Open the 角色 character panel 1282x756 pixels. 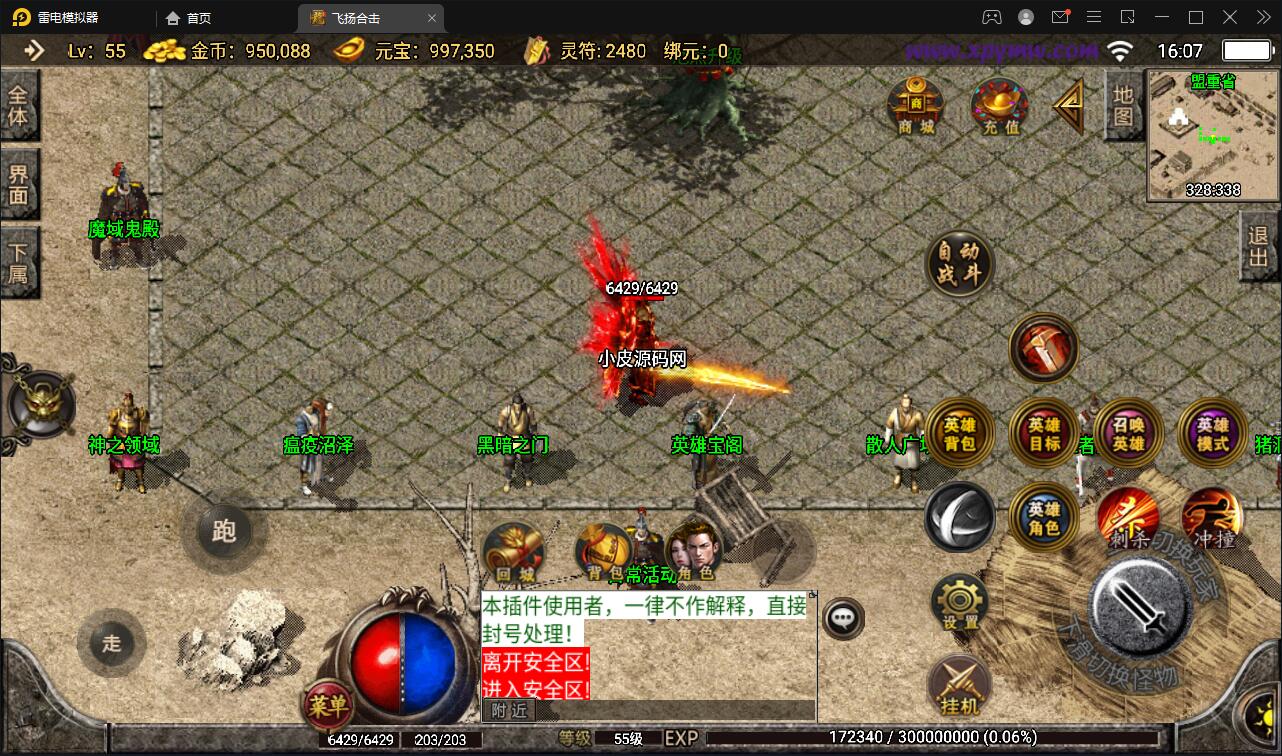pos(697,549)
